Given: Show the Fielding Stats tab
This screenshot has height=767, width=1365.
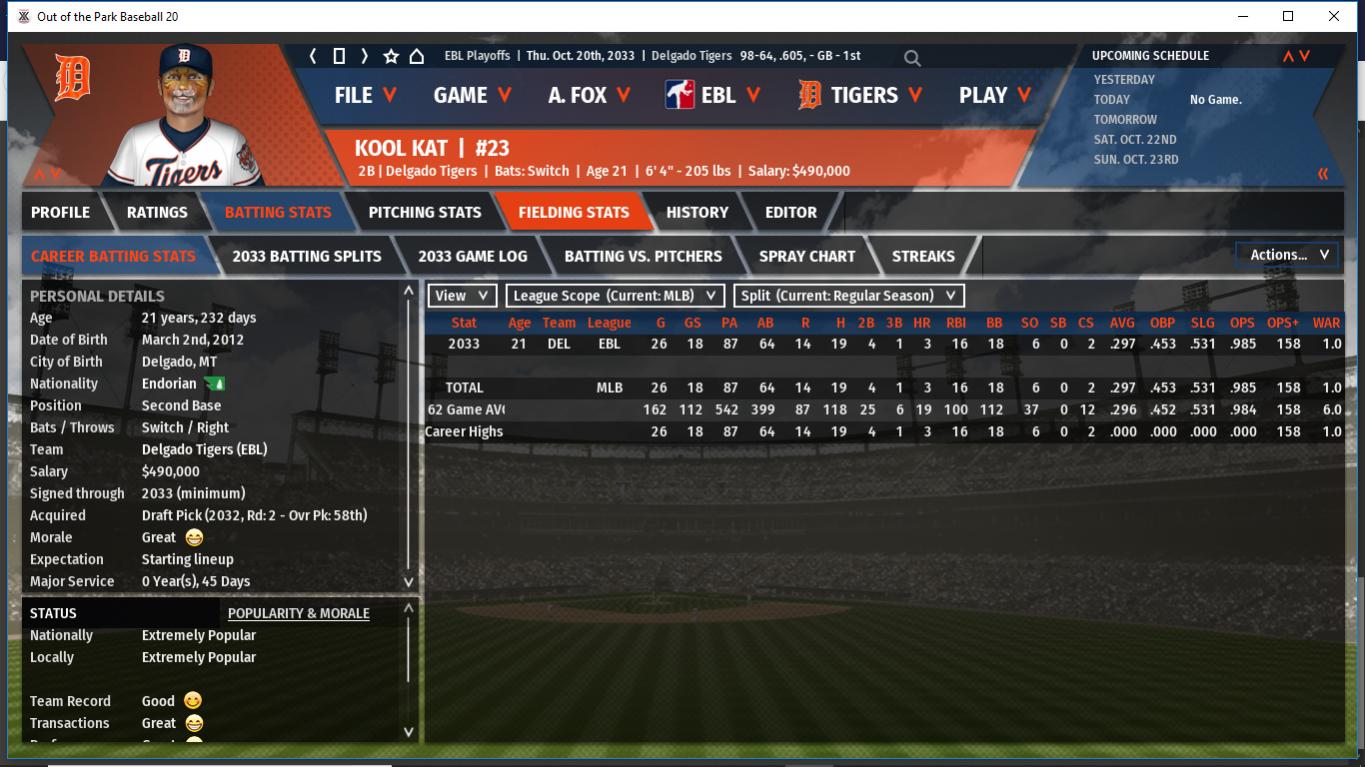Looking at the screenshot, I should click(573, 212).
